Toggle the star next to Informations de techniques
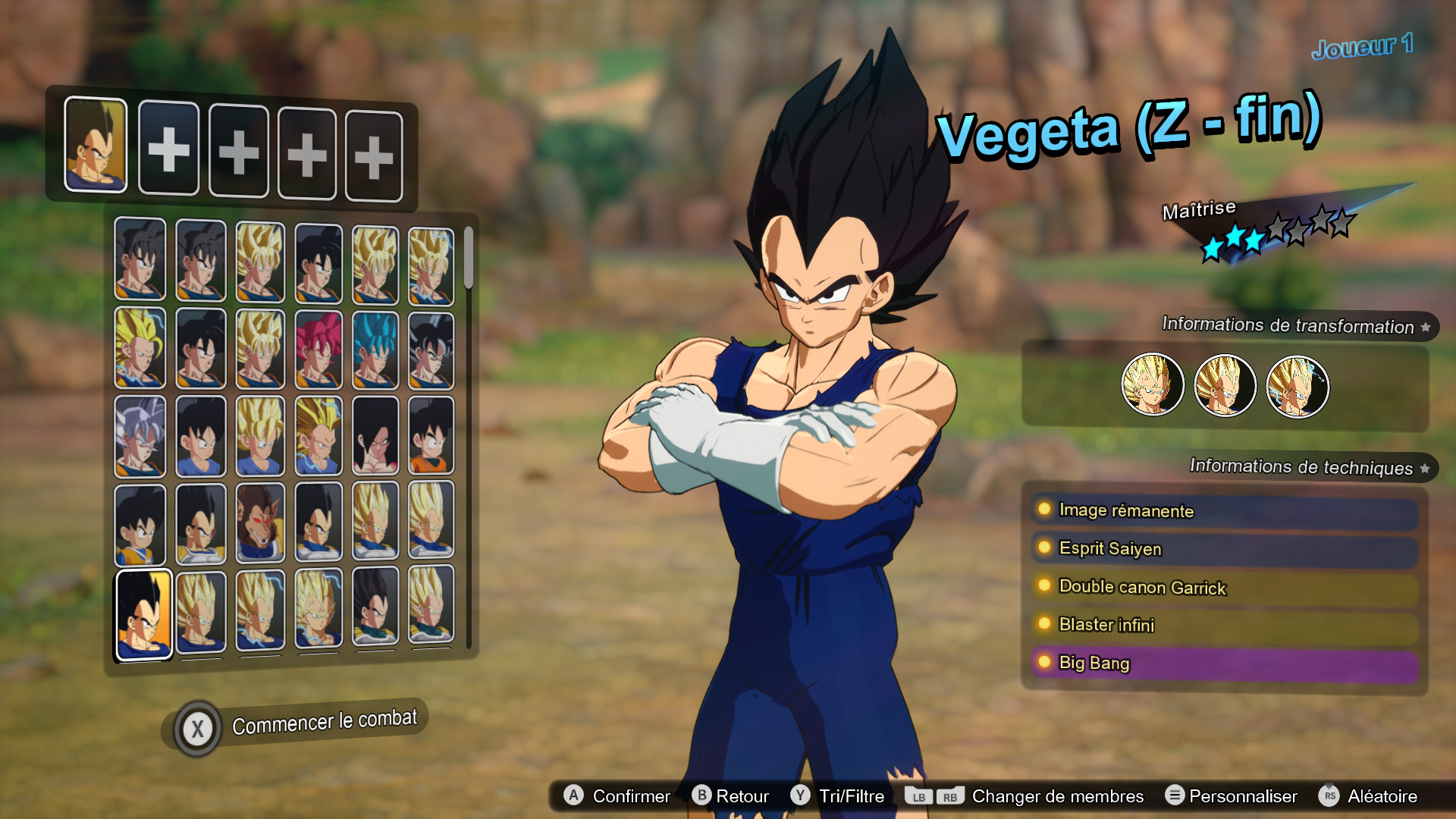The height and width of the screenshot is (819, 1456). tap(1425, 468)
